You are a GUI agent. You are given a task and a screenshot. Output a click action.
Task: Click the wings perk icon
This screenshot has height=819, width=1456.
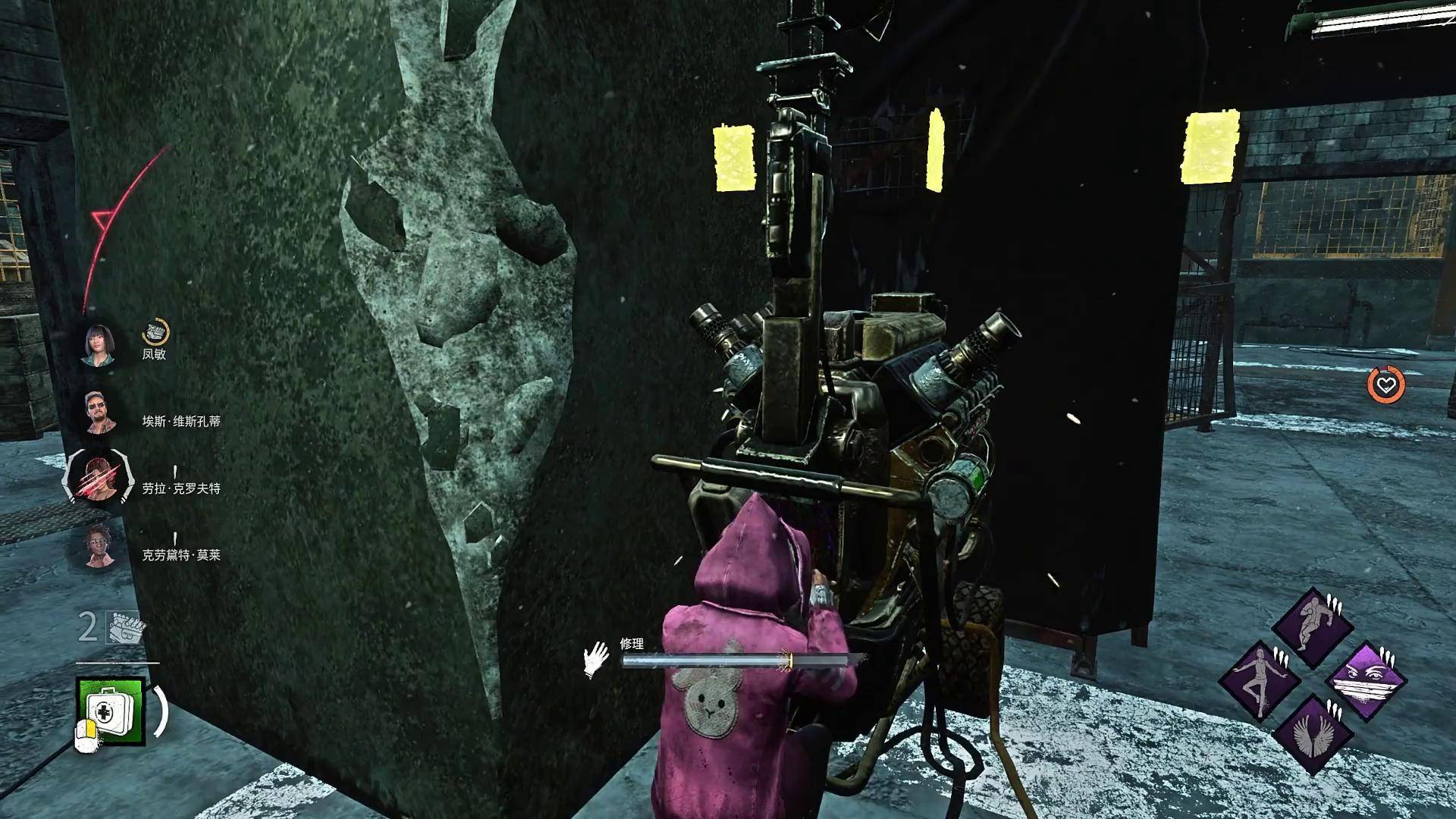[x=1312, y=733]
